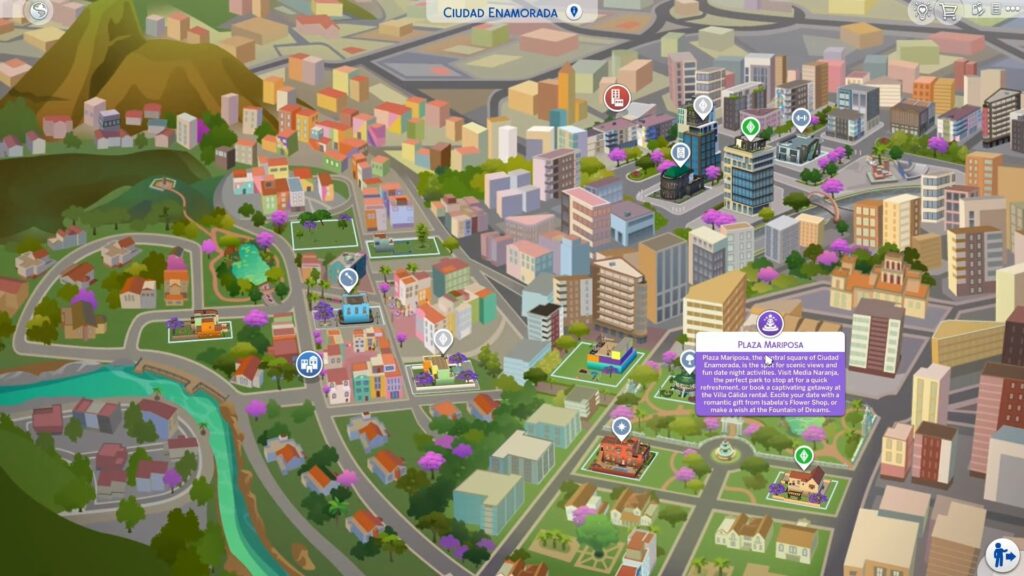Click the blue neighborhood houses marker

click(308, 364)
